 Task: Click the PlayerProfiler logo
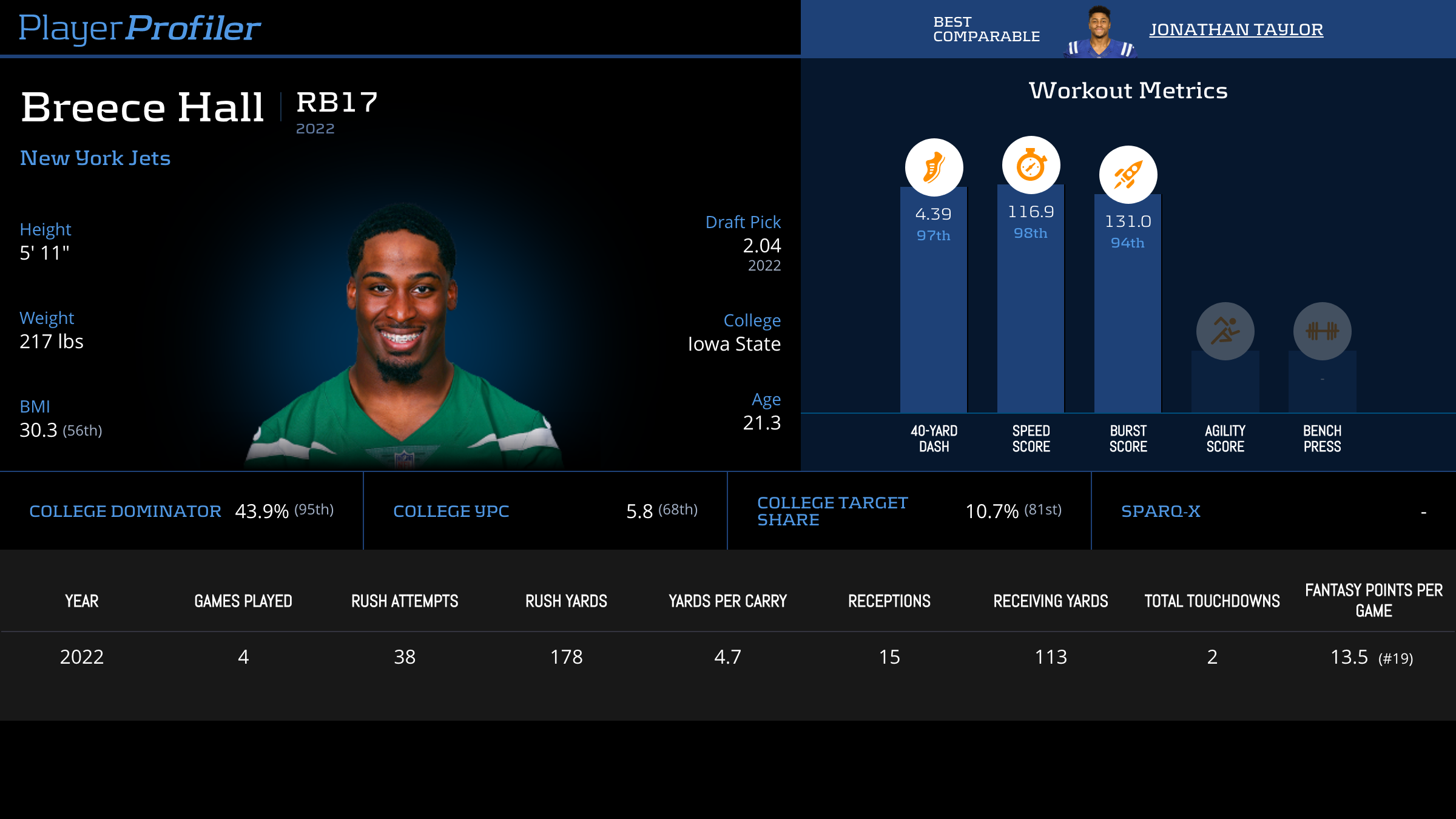coord(140,28)
